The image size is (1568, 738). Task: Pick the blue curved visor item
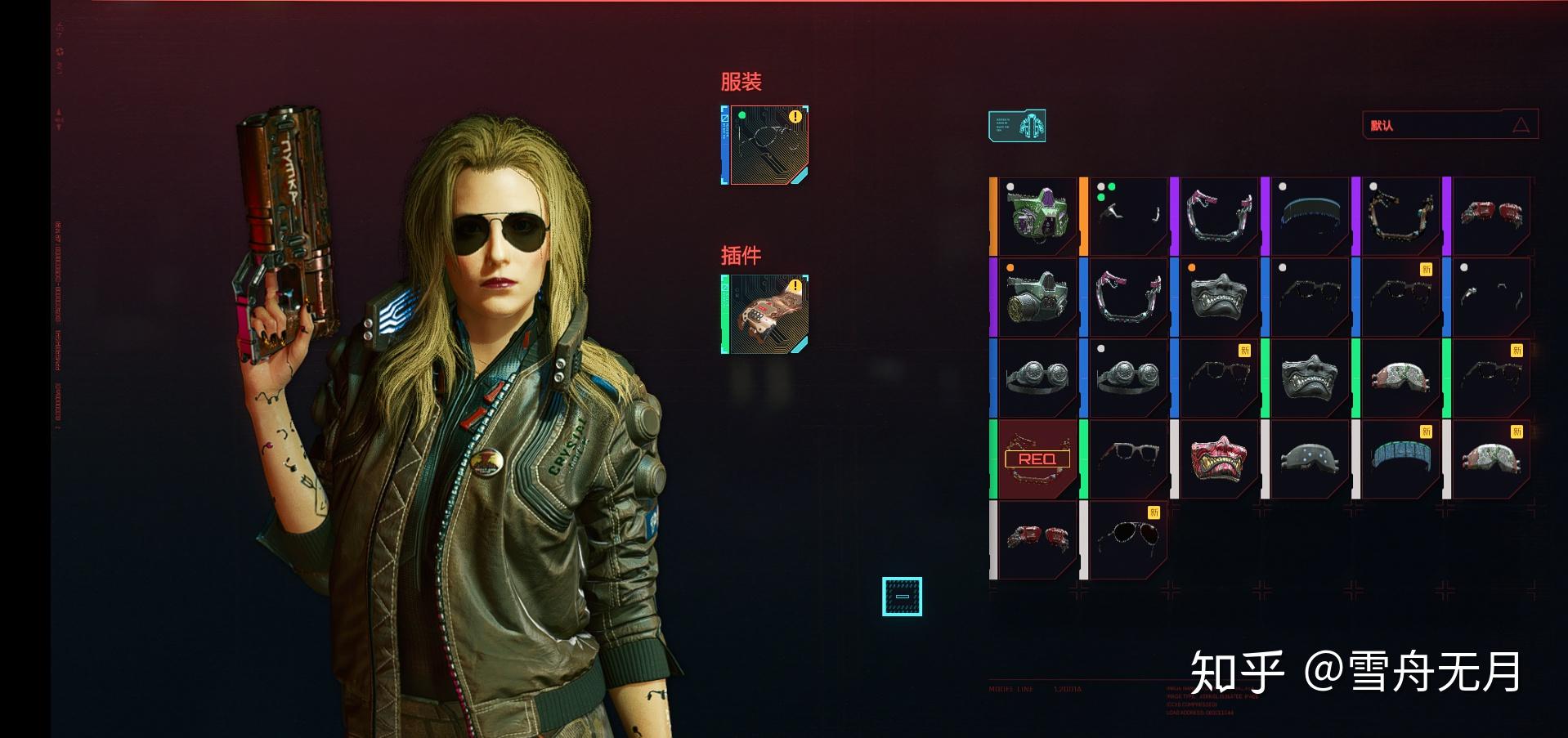coord(1309,216)
